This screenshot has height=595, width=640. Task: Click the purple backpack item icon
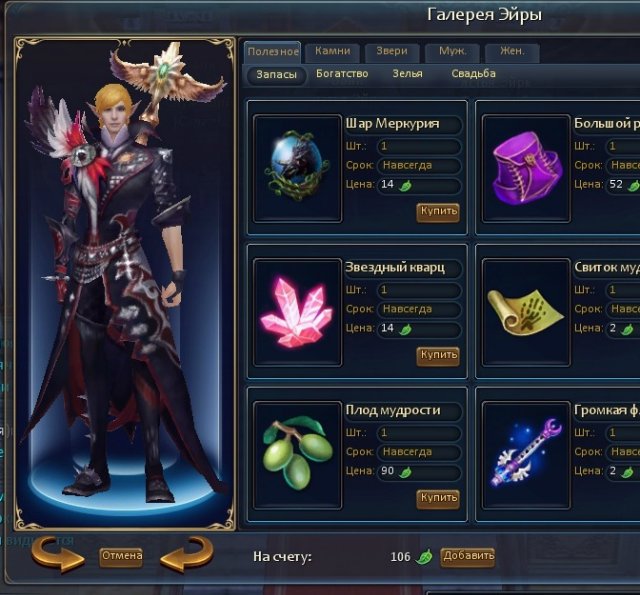tap(526, 167)
